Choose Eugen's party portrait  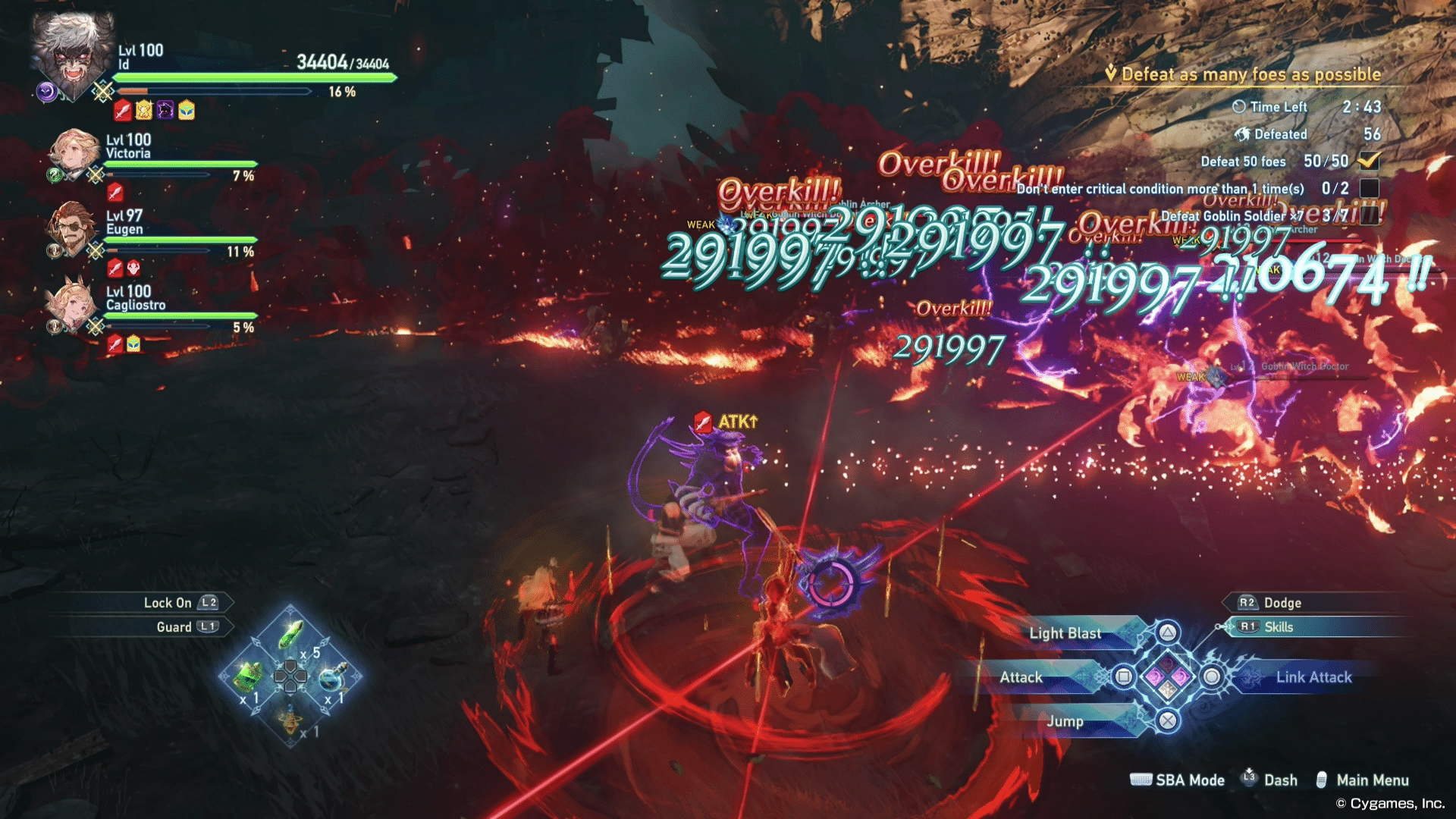[x=71, y=227]
